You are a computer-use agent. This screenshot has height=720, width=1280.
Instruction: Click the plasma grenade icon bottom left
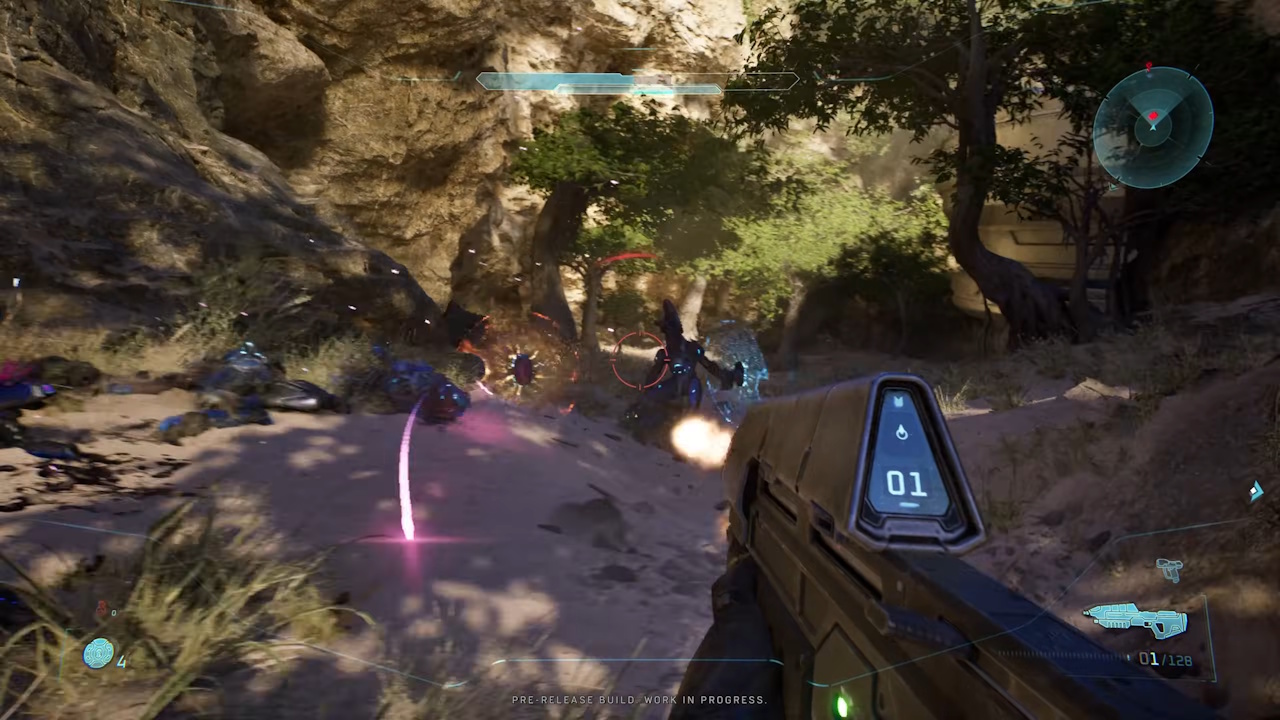tap(99, 653)
